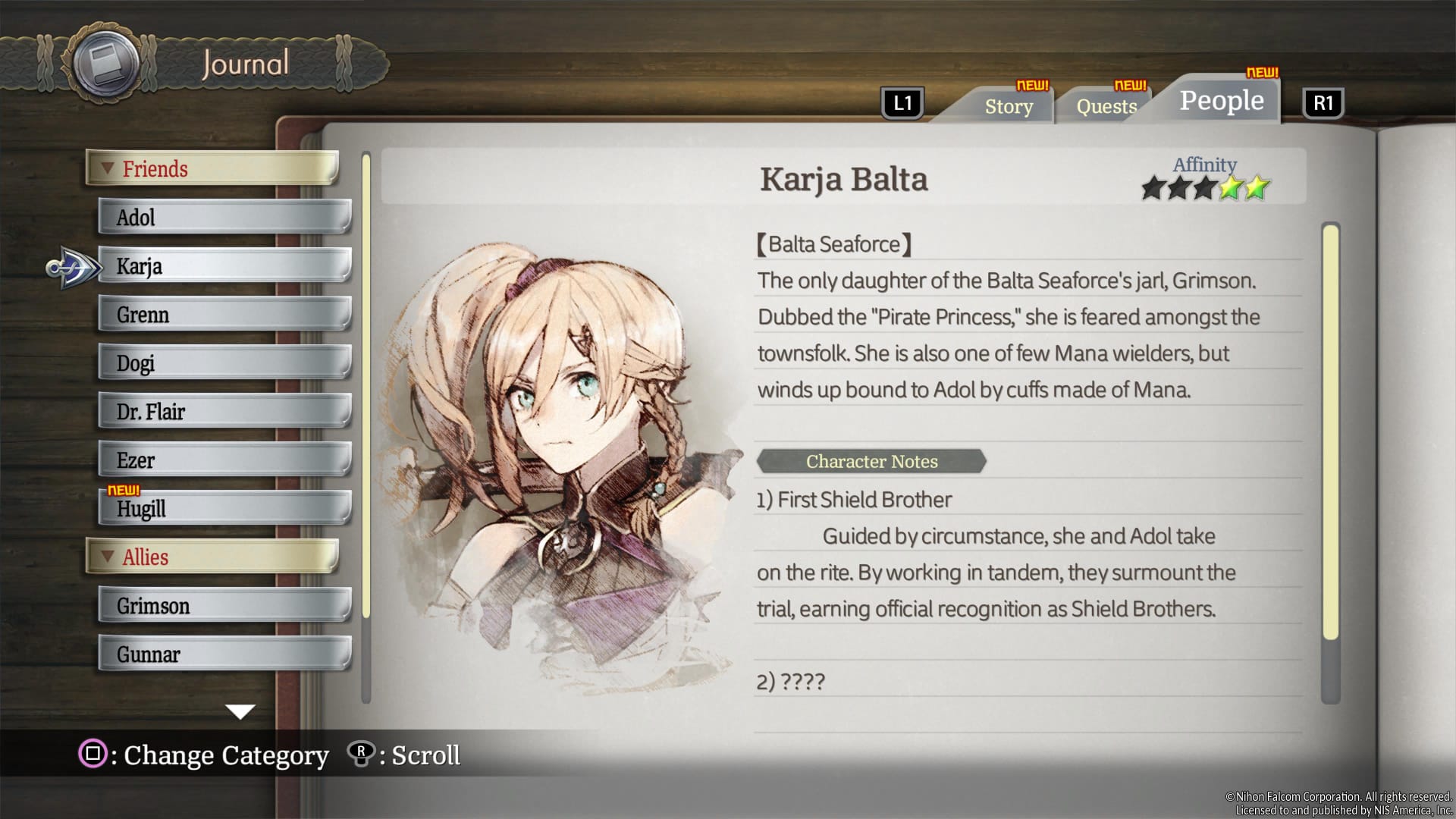1456x819 pixels.
Task: Open Dogi's profile
Action: [x=224, y=363]
